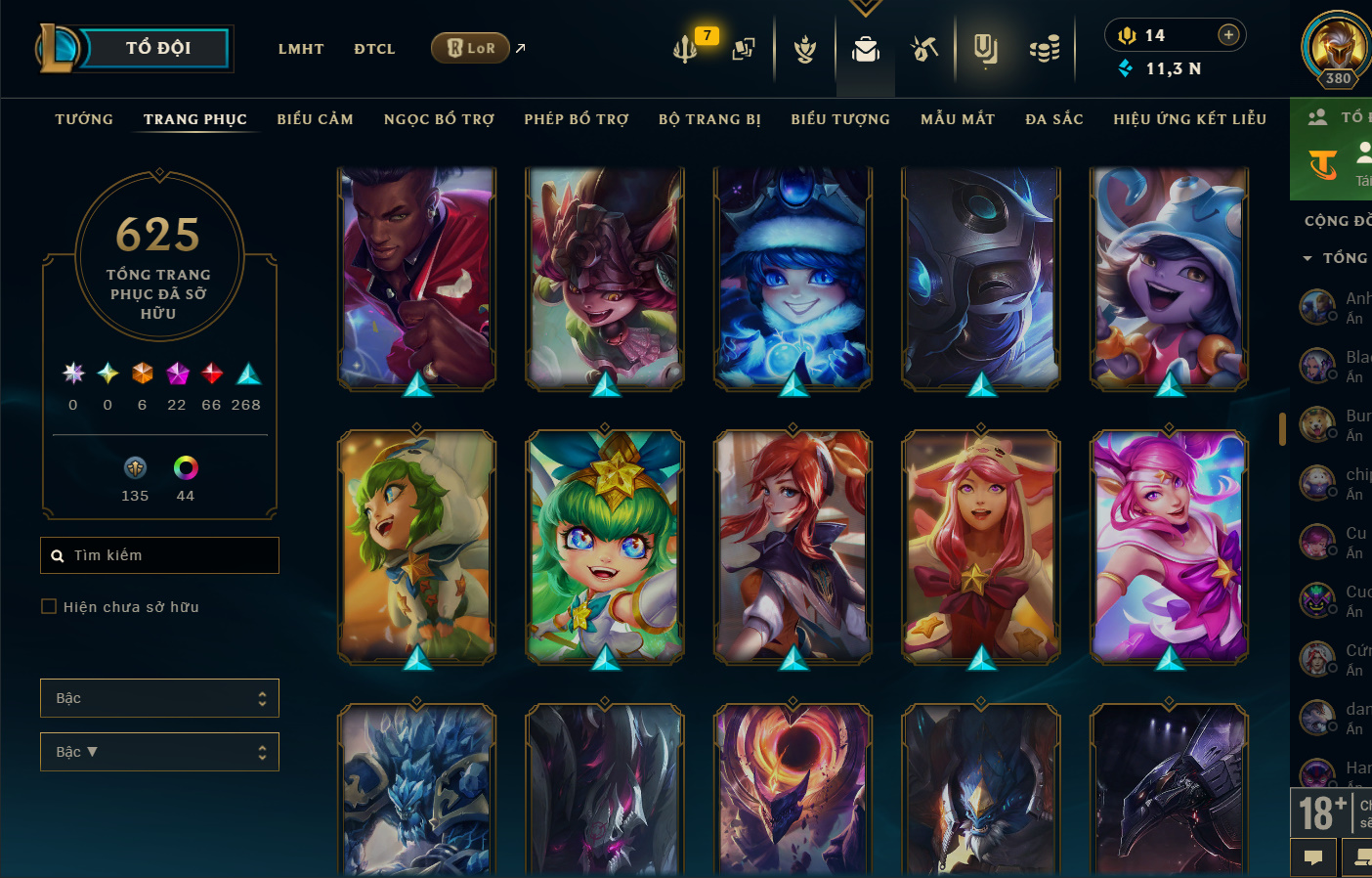Viewport: 1372px width, 878px height.
Task: Add RP with the plus button
Action: coord(1228,35)
